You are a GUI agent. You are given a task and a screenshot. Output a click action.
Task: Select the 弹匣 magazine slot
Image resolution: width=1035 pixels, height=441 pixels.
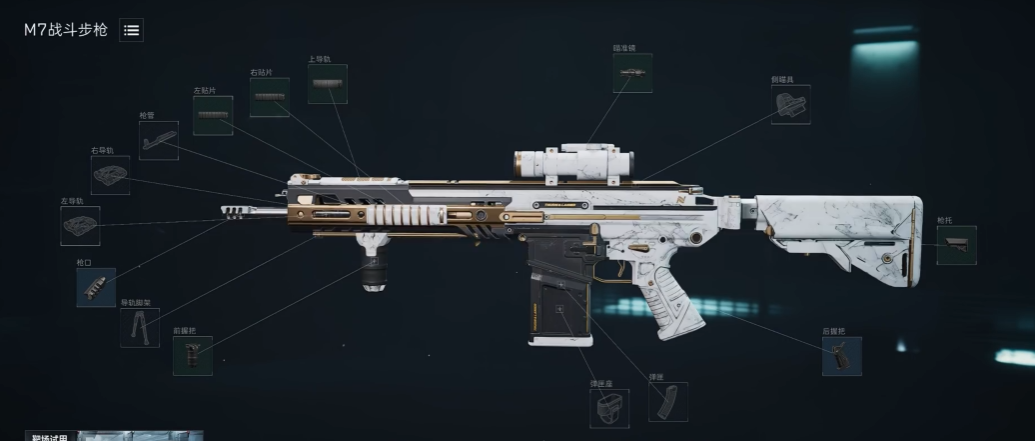pyautogui.click(x=667, y=402)
